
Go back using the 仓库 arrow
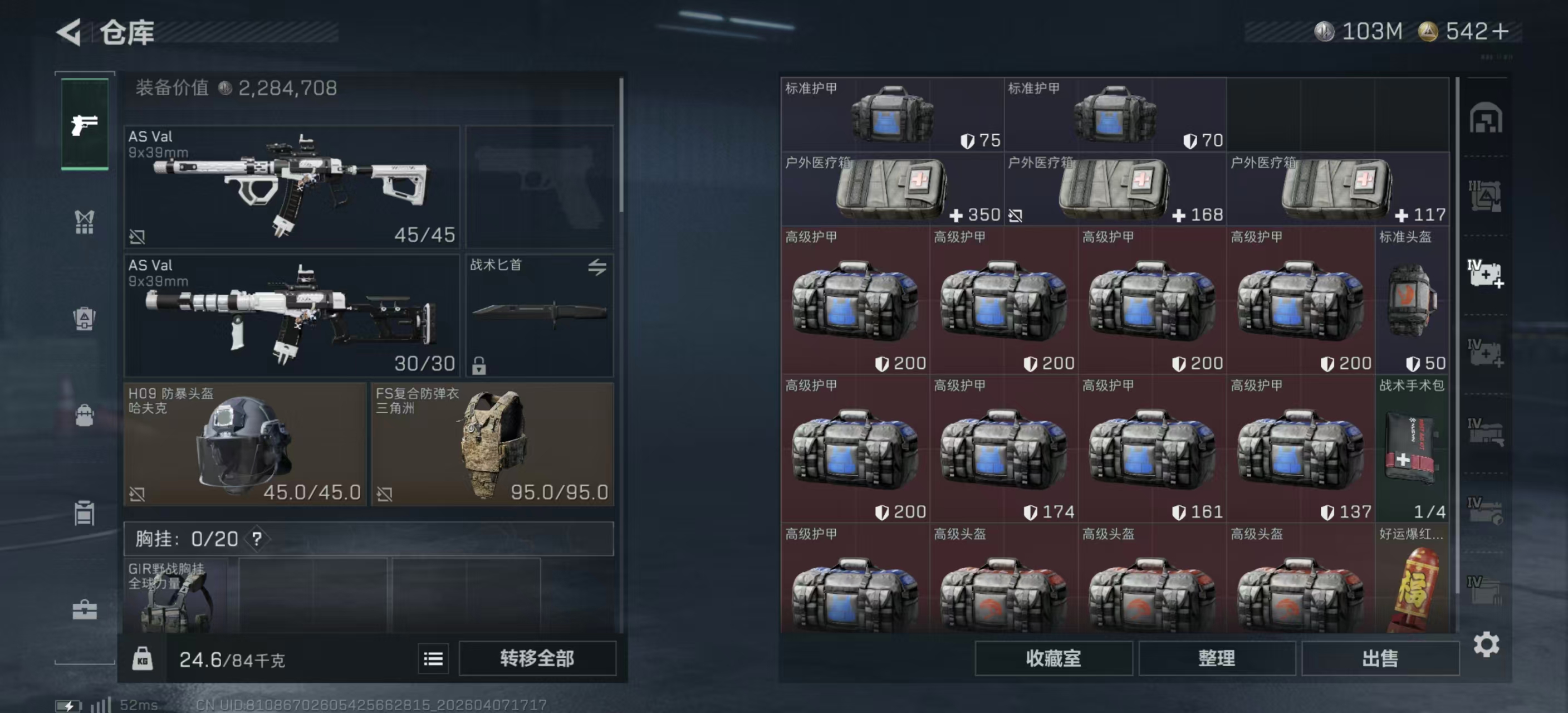69,32
